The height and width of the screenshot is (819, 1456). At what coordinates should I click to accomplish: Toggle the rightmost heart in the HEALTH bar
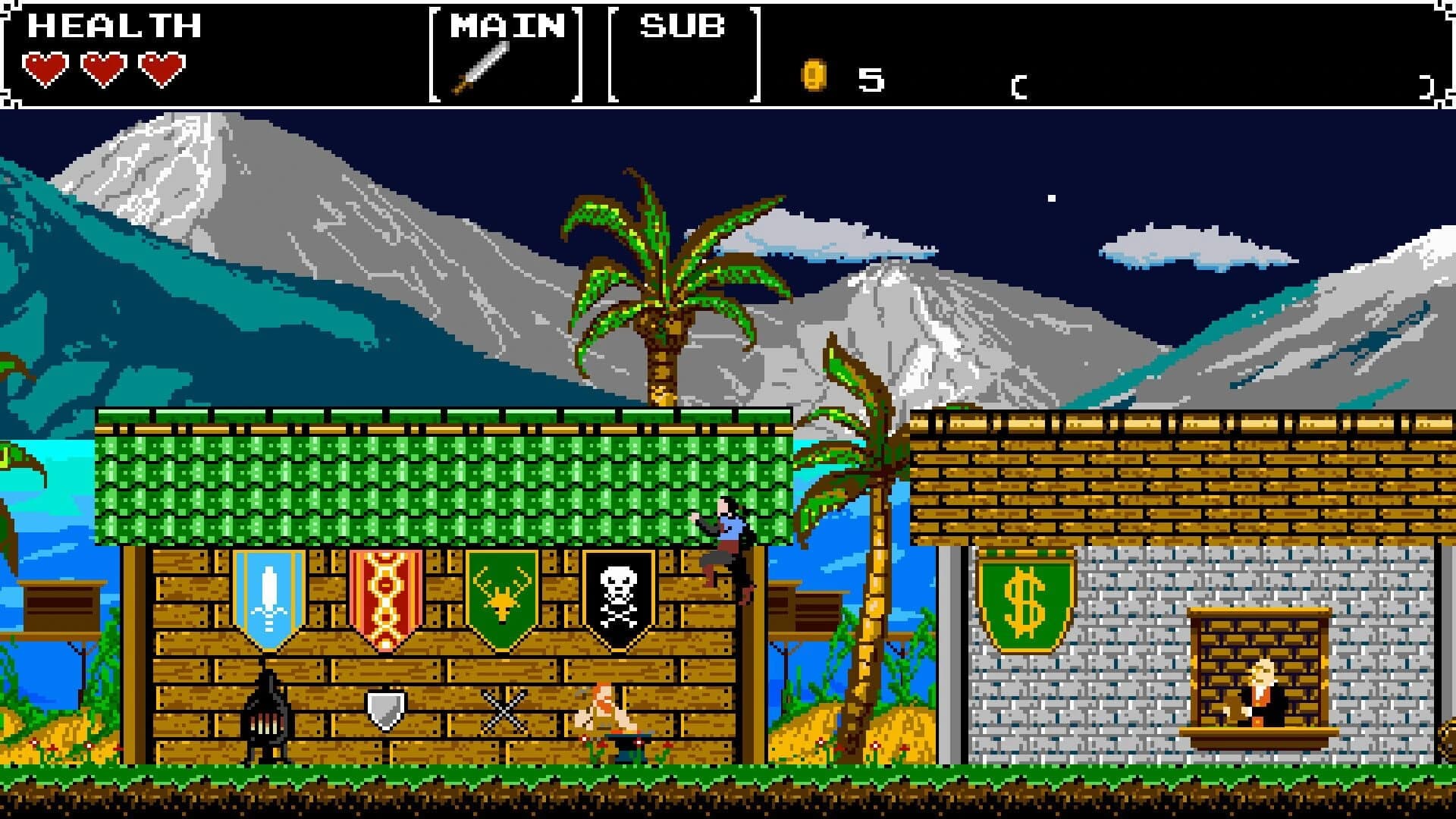pos(161,70)
